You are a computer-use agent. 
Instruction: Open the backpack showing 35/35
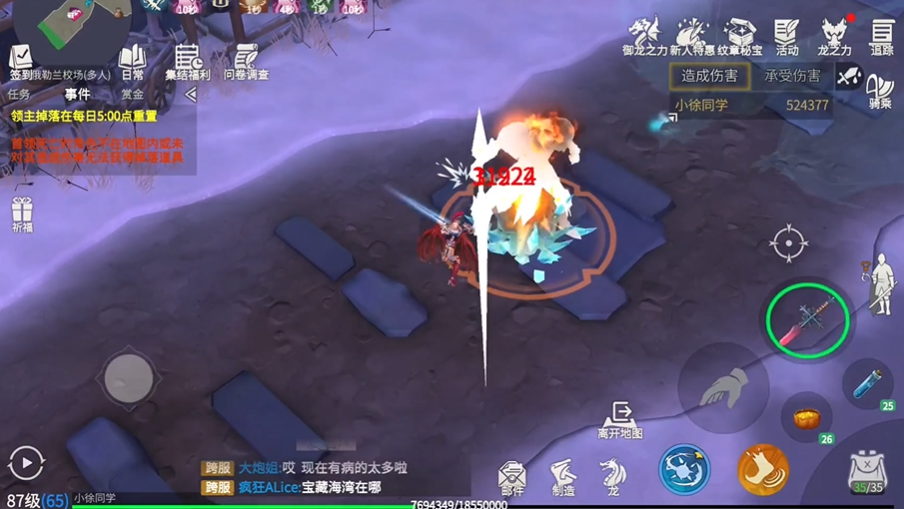[x=867, y=471]
